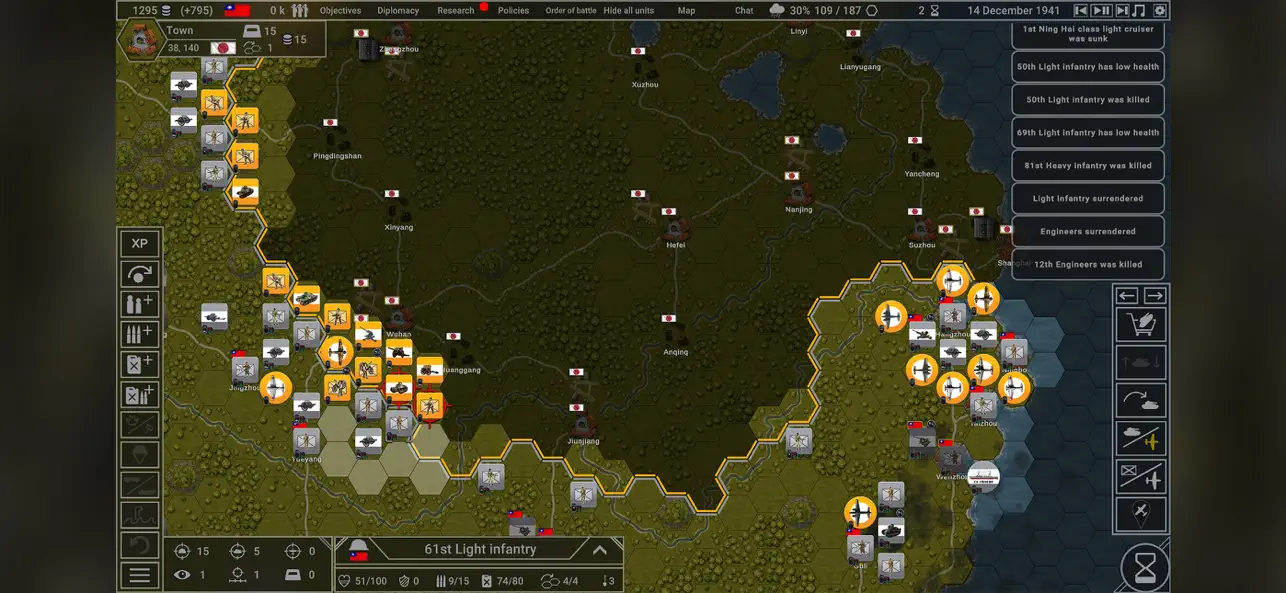Open the Research screen
Image resolution: width=1286 pixels, height=593 pixels.
click(x=456, y=11)
